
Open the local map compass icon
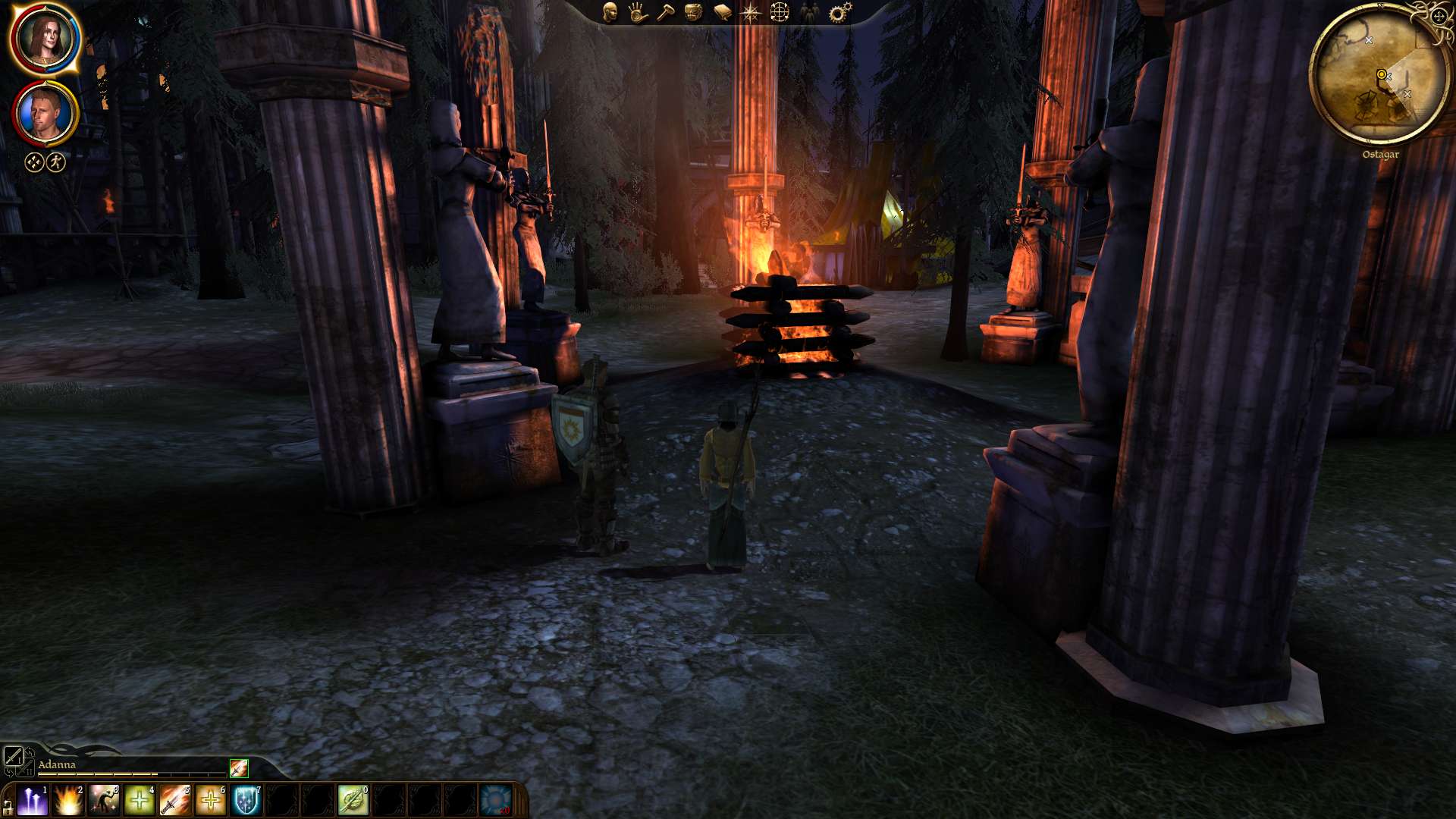tap(751, 11)
